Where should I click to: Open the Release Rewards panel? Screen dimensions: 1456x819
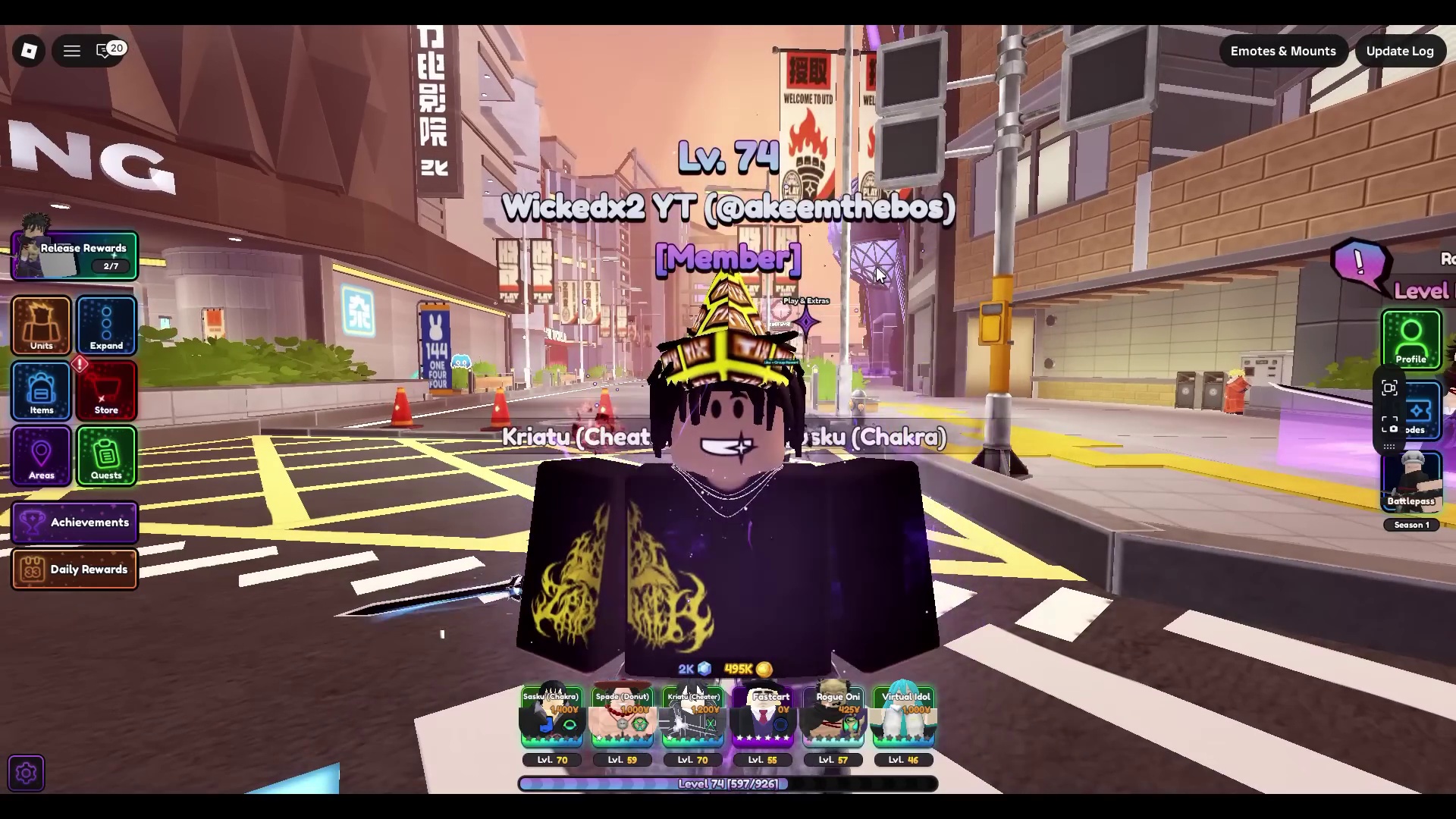tap(74, 256)
